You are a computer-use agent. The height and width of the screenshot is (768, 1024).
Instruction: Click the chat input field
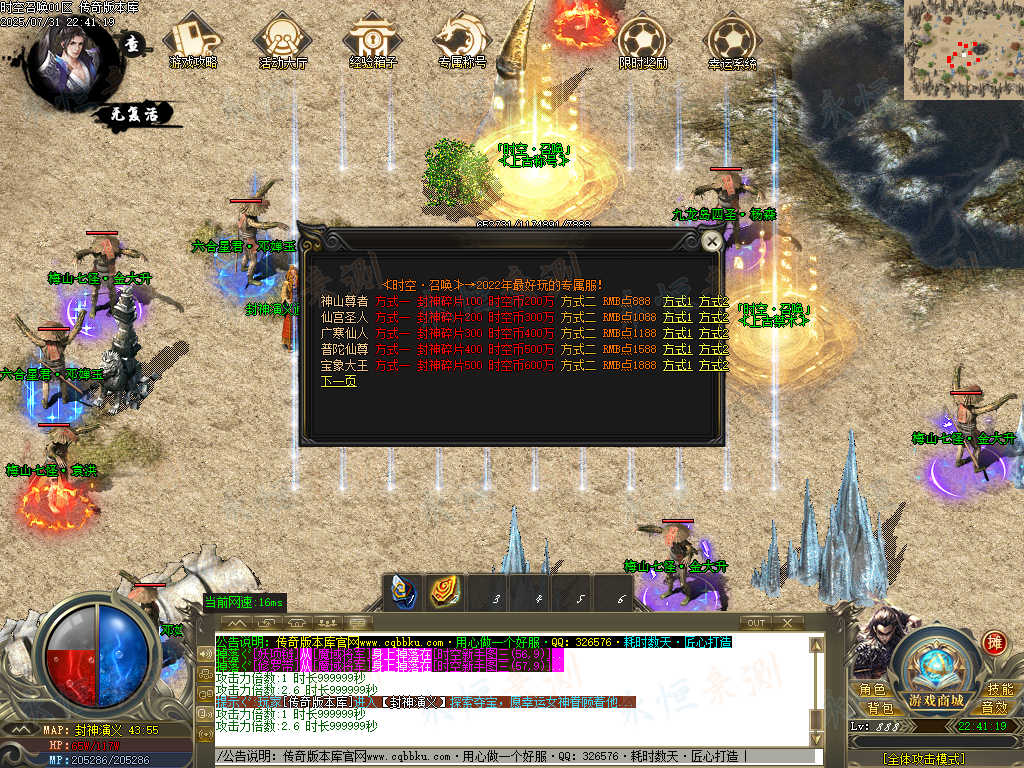(x=520, y=756)
